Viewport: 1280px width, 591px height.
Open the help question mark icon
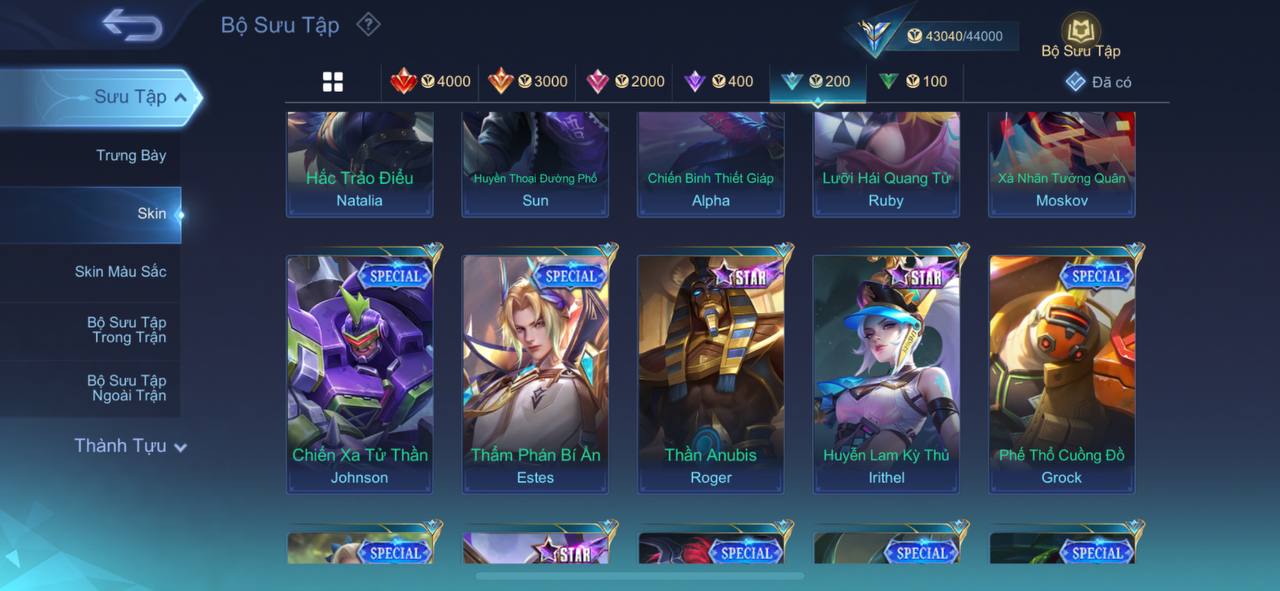(x=369, y=24)
